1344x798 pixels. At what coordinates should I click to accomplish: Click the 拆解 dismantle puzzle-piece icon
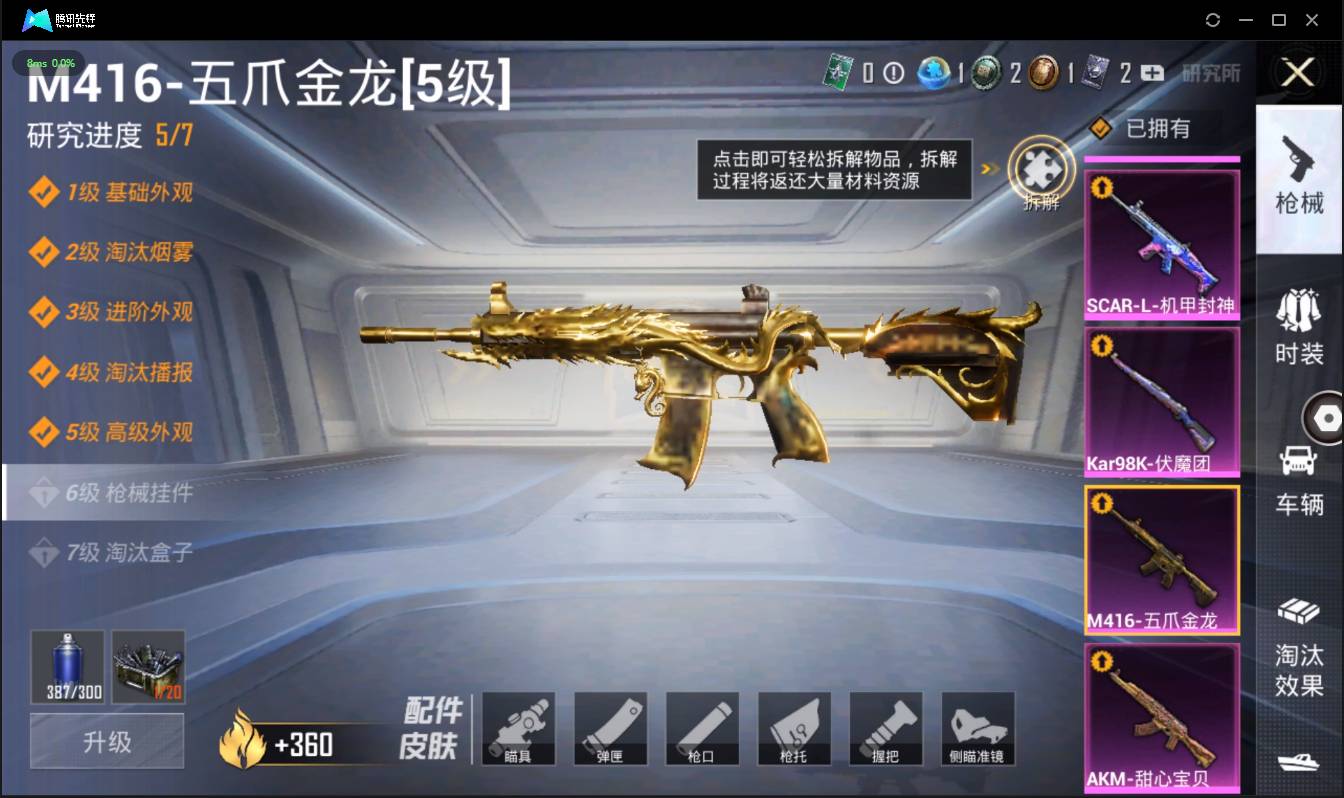pos(1040,172)
